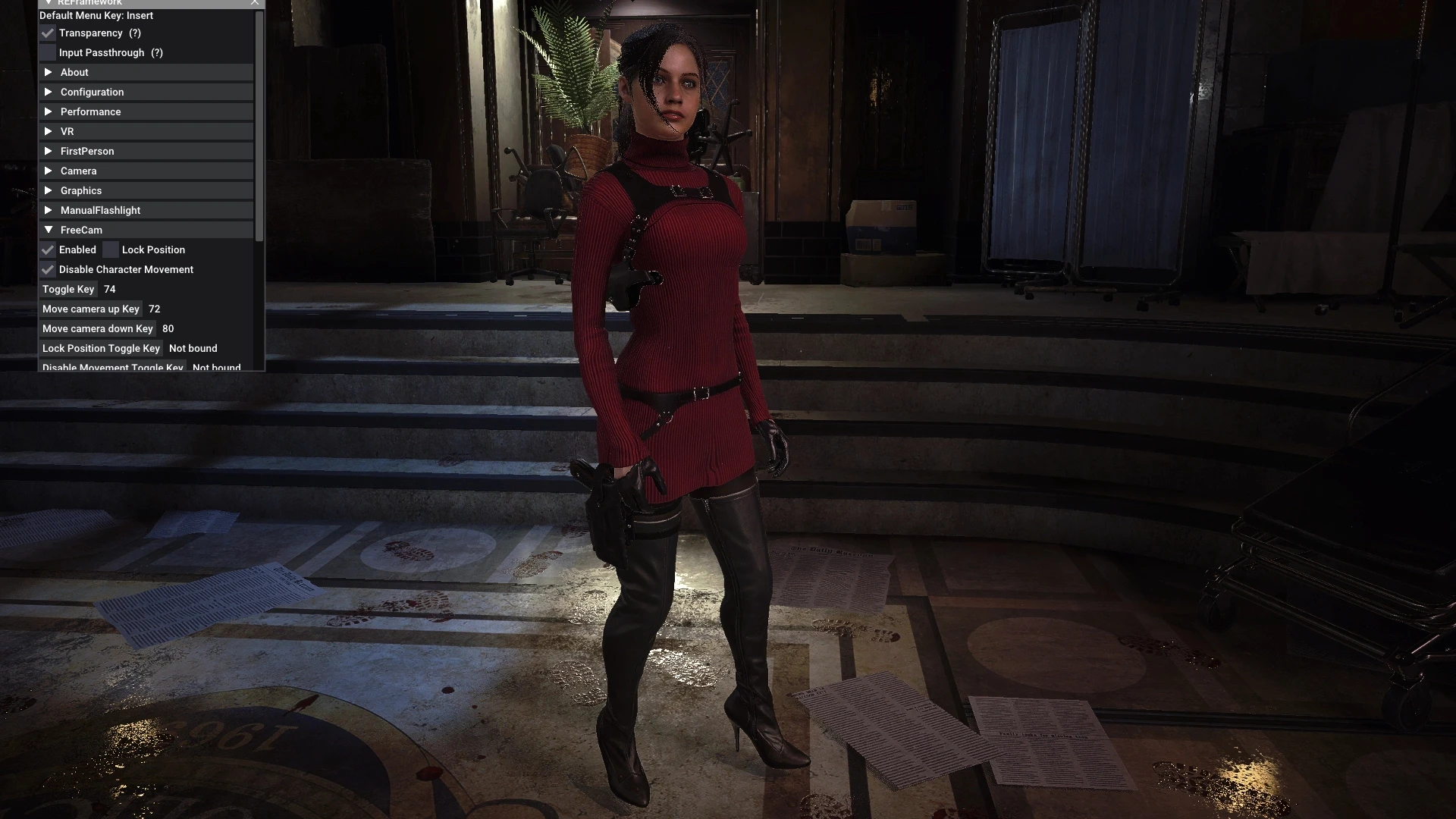
Task: Click the Move camera up Key field
Action: coord(91,309)
